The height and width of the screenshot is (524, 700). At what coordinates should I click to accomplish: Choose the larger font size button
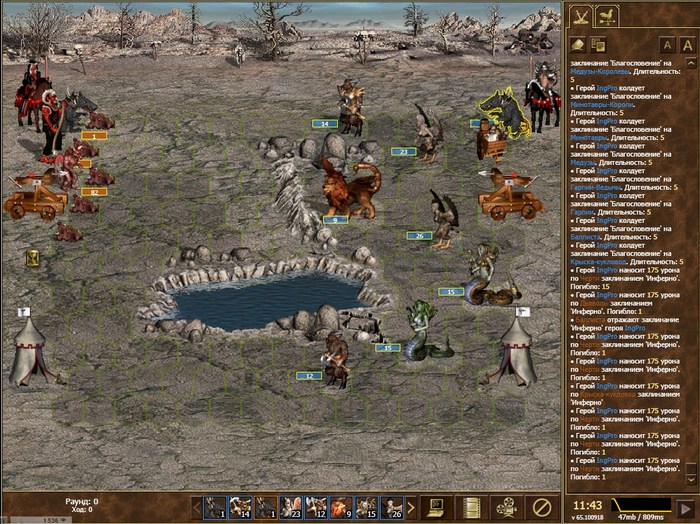coord(688,45)
